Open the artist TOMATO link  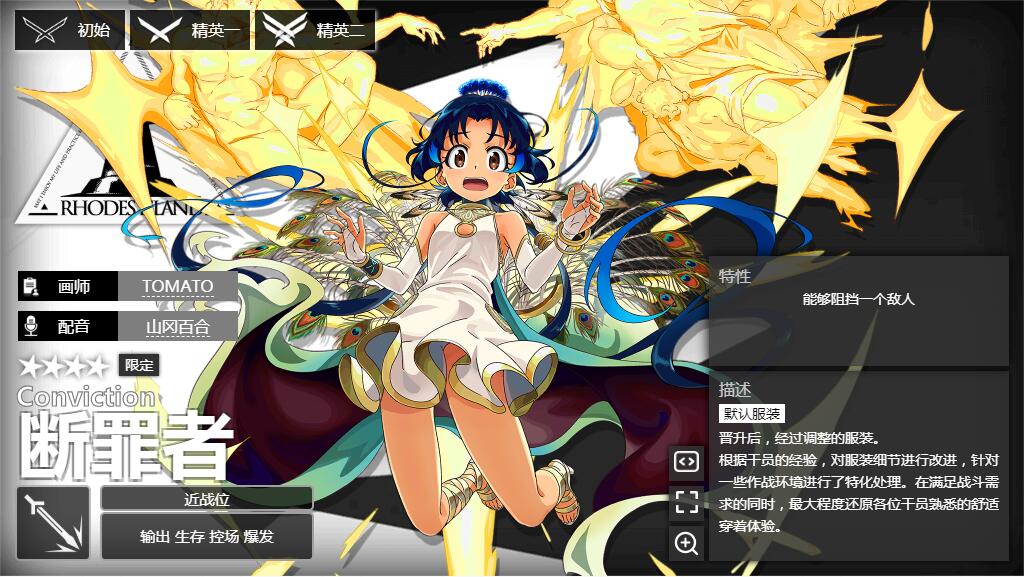(x=177, y=286)
